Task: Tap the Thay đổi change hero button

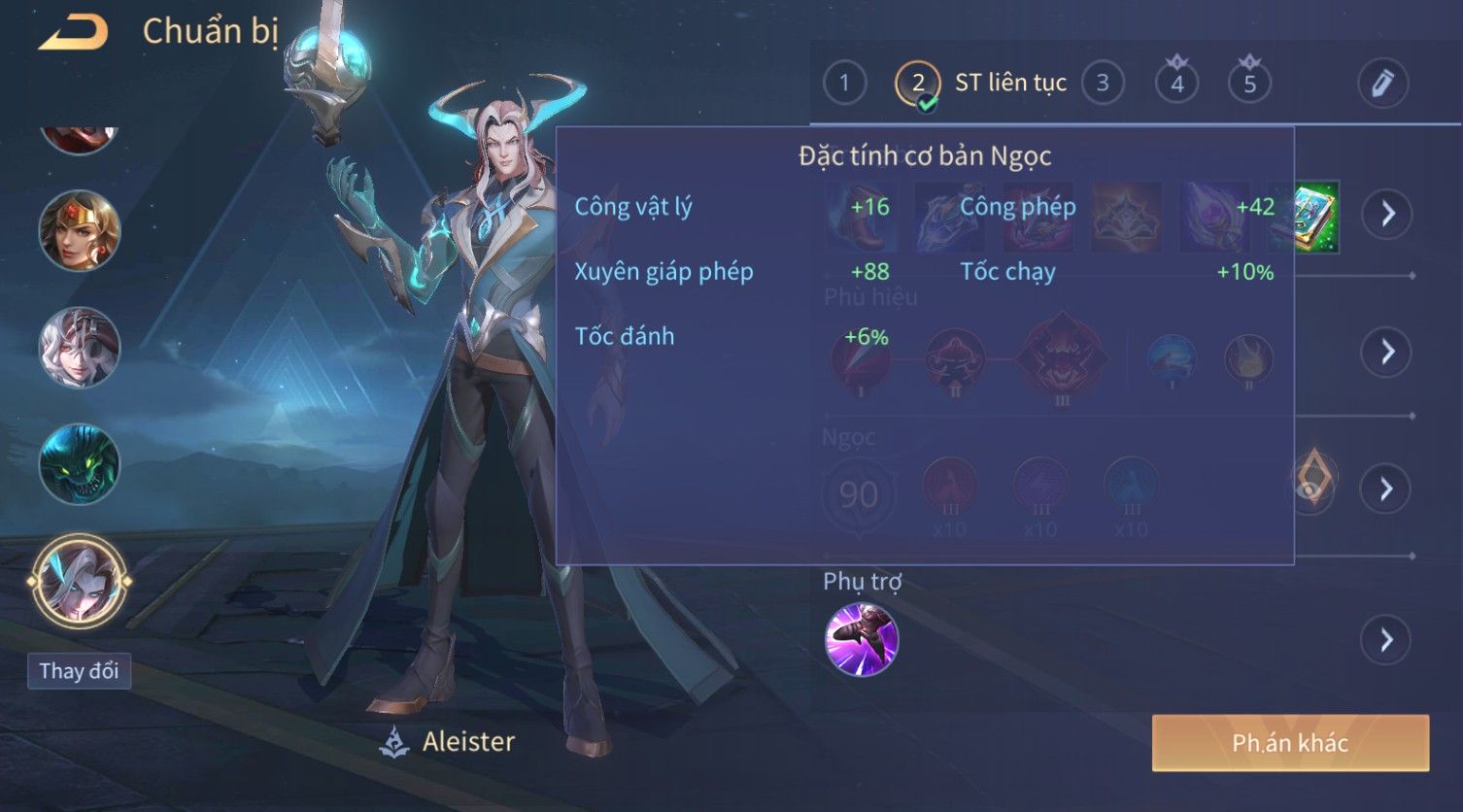Action: point(79,671)
